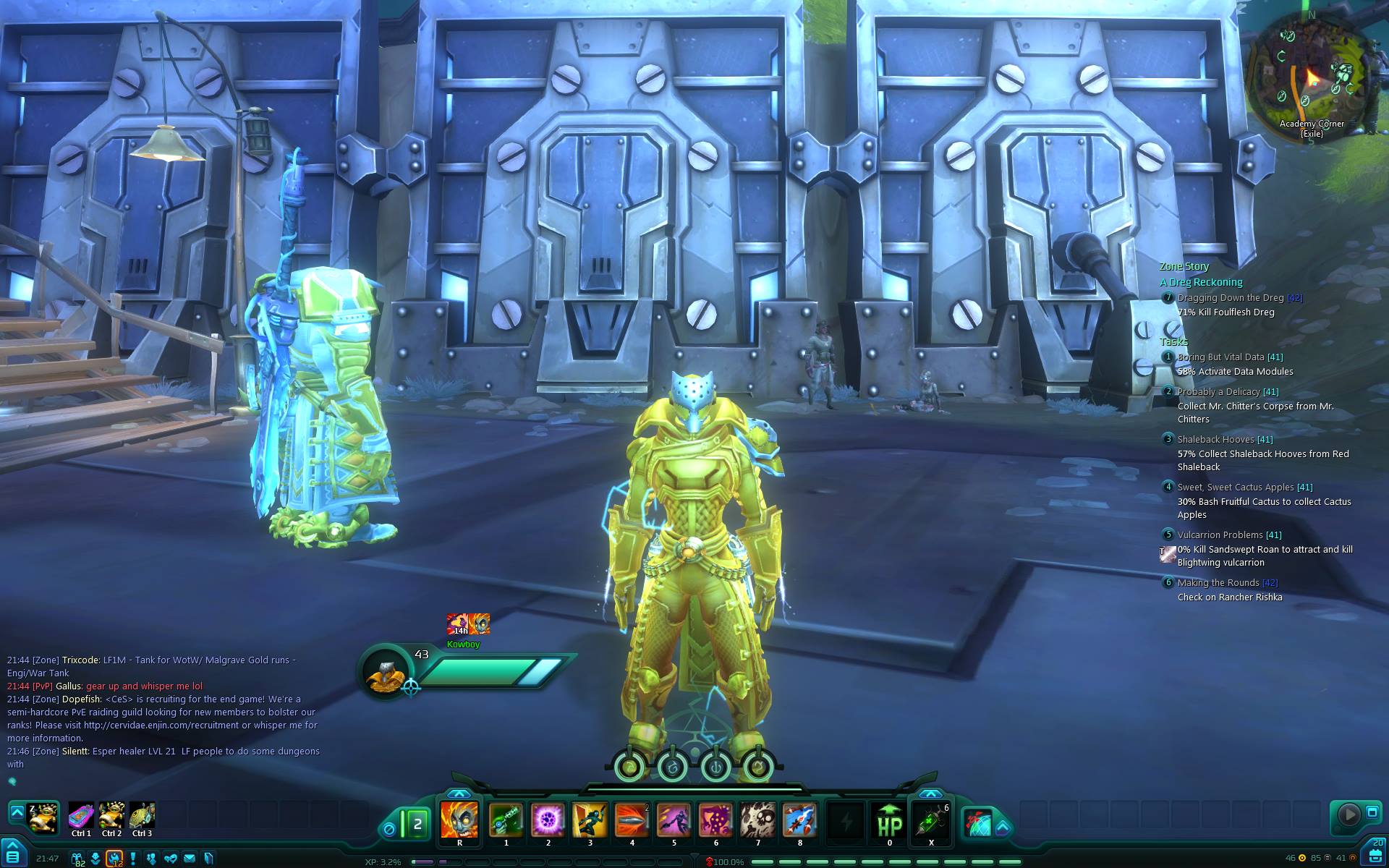Open the main menu list button

[12, 856]
